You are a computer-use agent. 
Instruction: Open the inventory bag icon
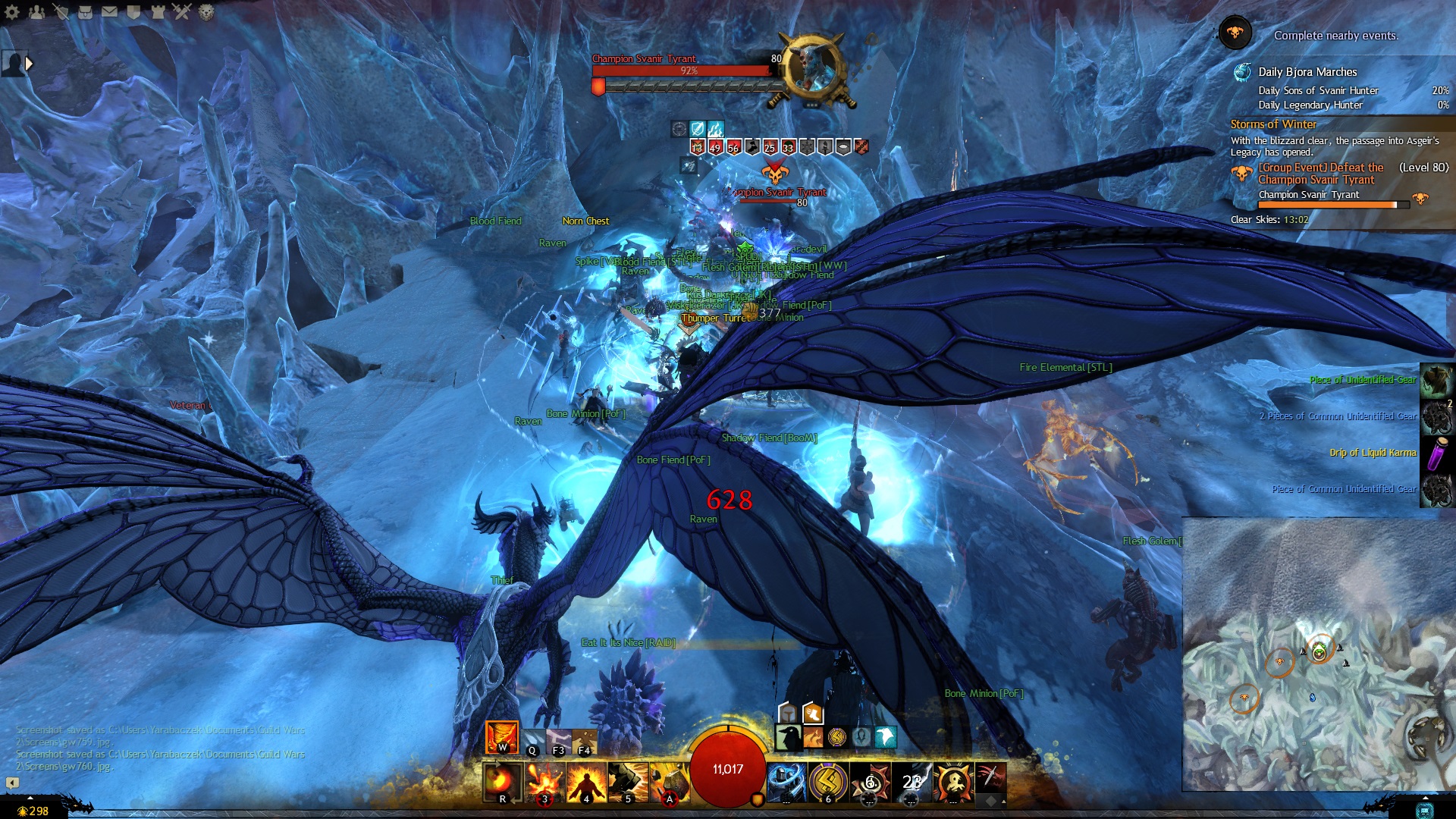click(x=85, y=12)
